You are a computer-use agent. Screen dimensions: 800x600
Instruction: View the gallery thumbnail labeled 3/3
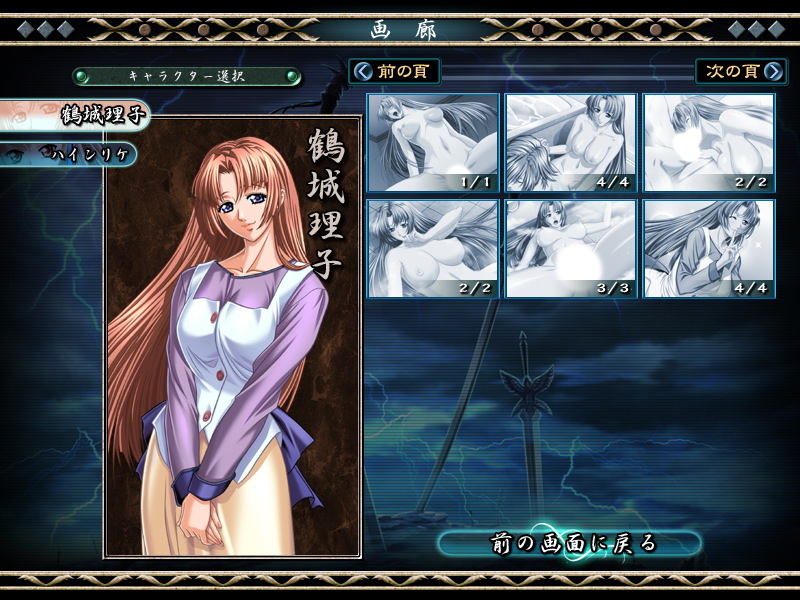[571, 249]
